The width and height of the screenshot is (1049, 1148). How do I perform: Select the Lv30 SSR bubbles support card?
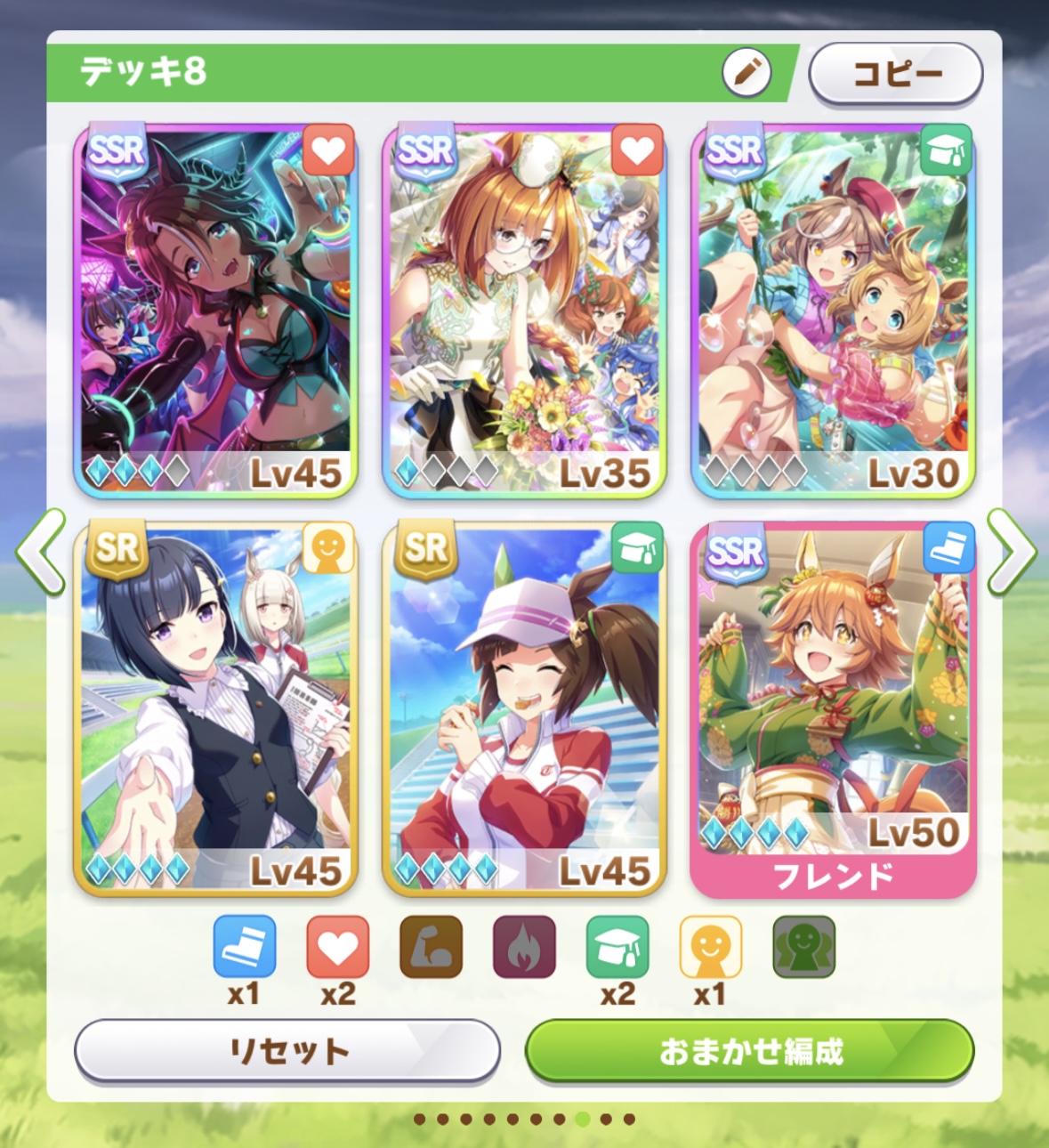(x=833, y=310)
